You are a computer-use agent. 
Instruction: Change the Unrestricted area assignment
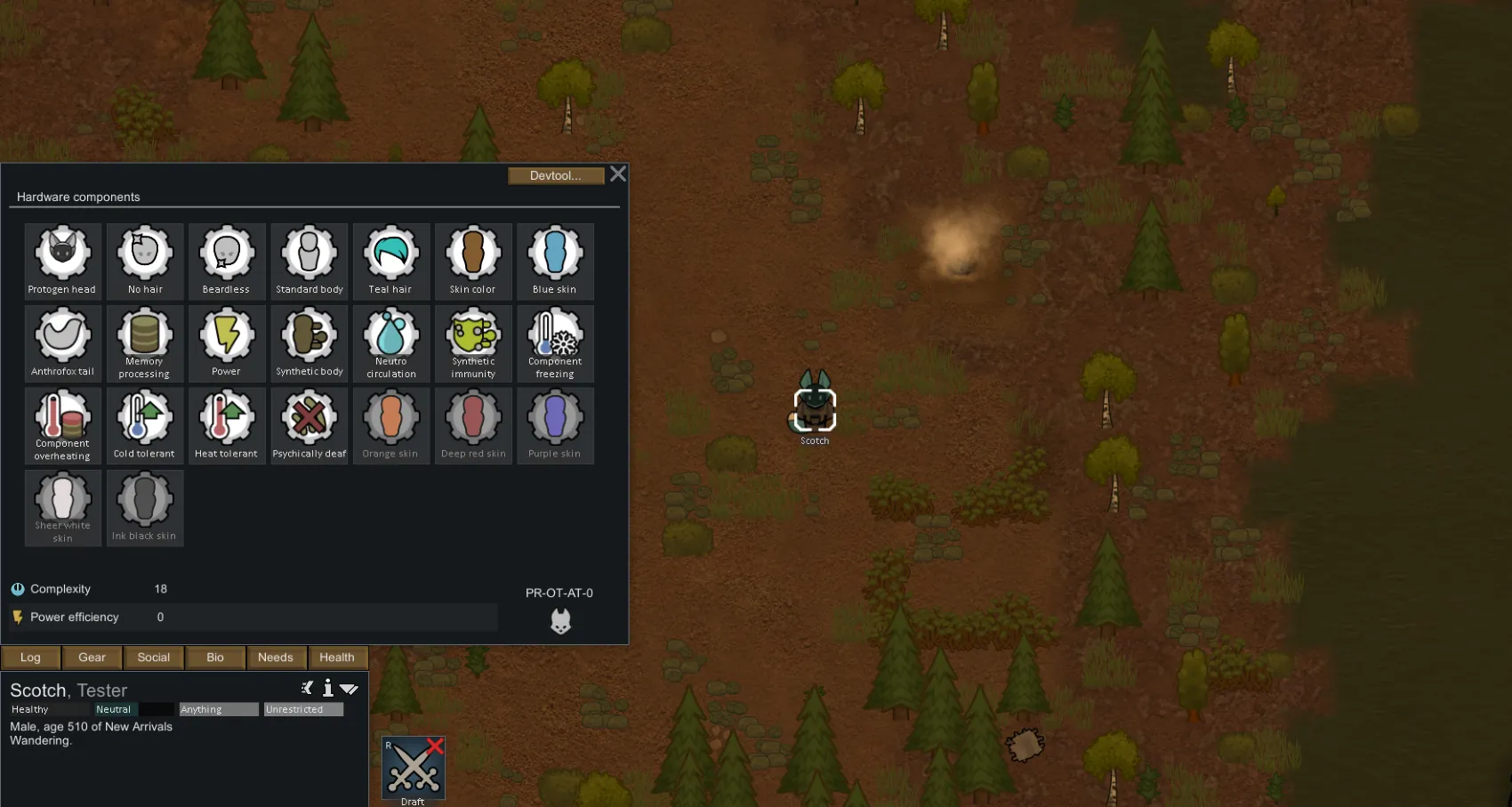coord(303,709)
